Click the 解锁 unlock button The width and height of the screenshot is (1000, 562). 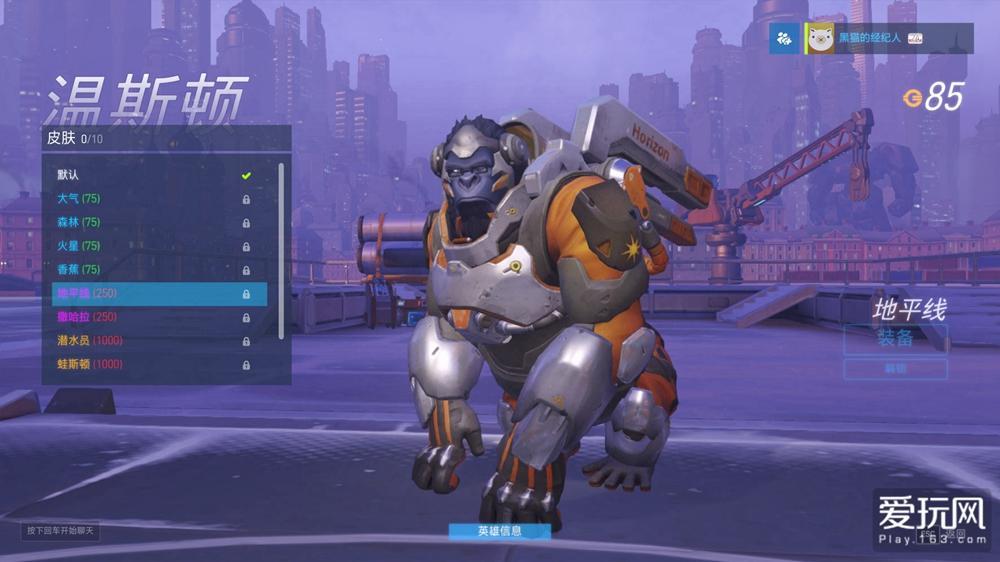895,369
